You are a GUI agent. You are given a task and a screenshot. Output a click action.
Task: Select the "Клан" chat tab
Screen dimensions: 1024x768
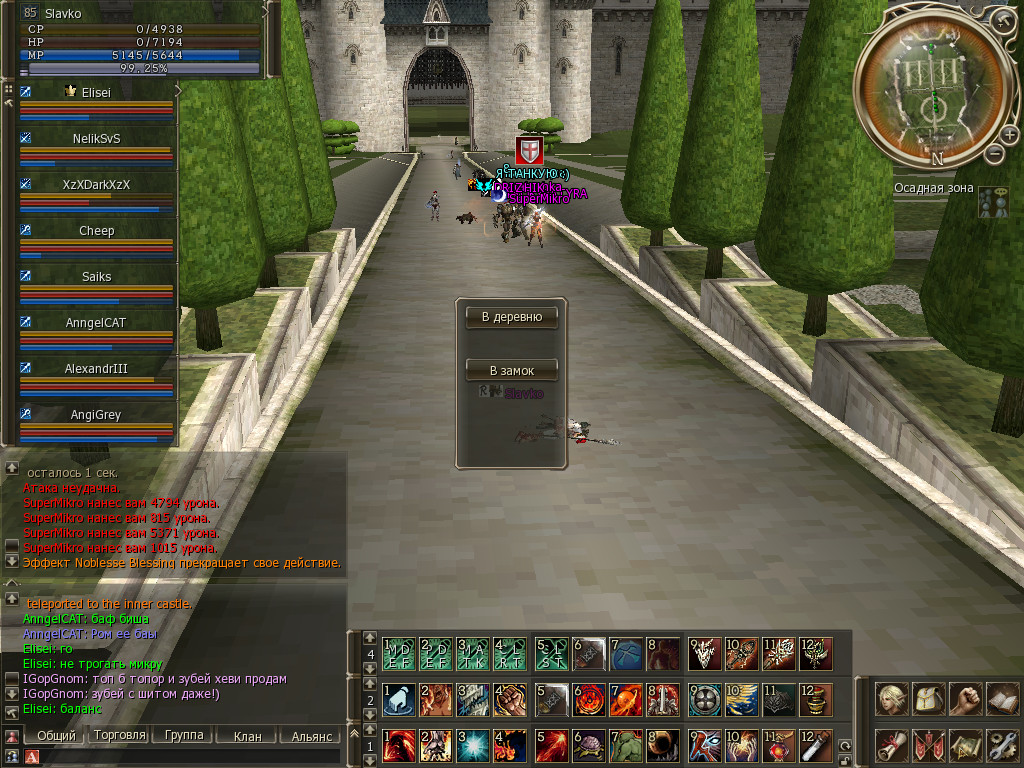click(x=247, y=736)
